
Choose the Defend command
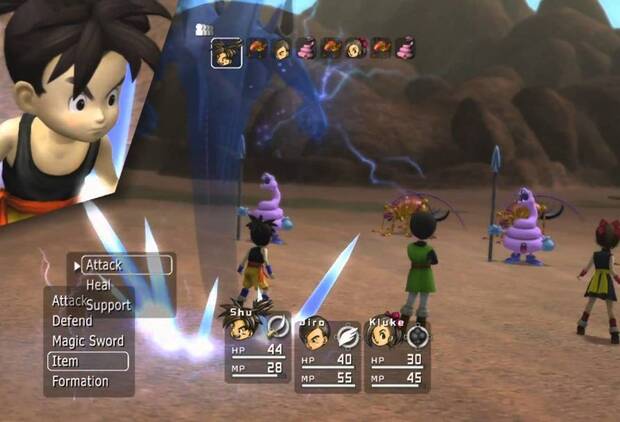click(x=72, y=321)
